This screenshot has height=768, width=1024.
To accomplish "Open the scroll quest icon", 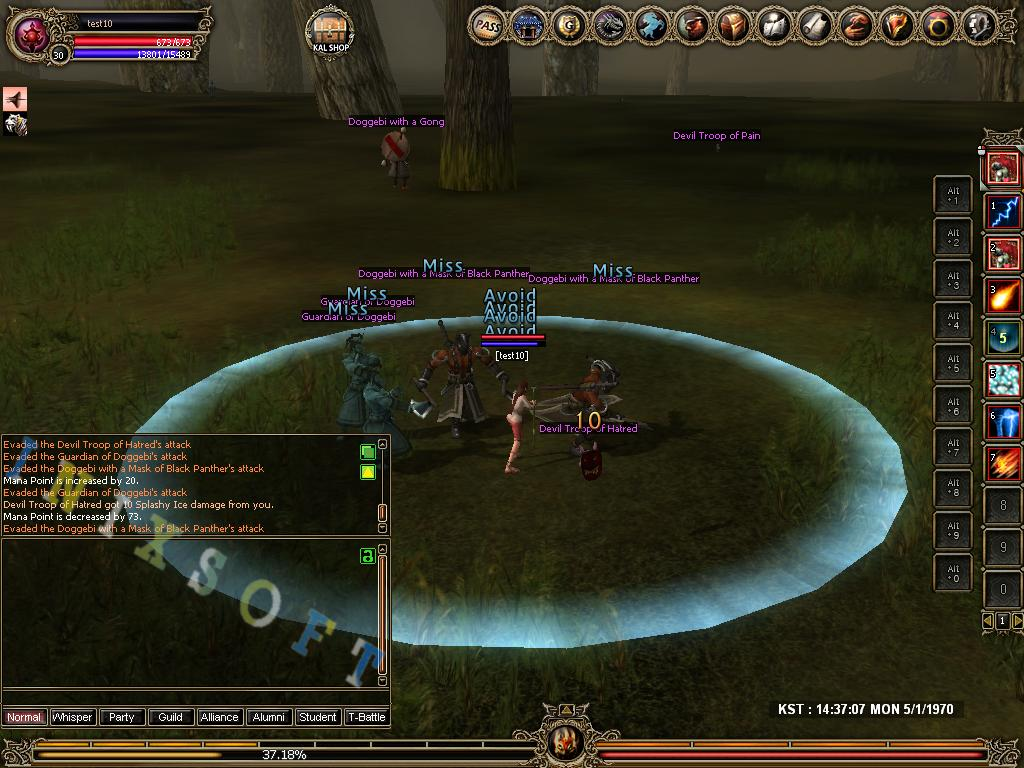I will [x=815, y=26].
